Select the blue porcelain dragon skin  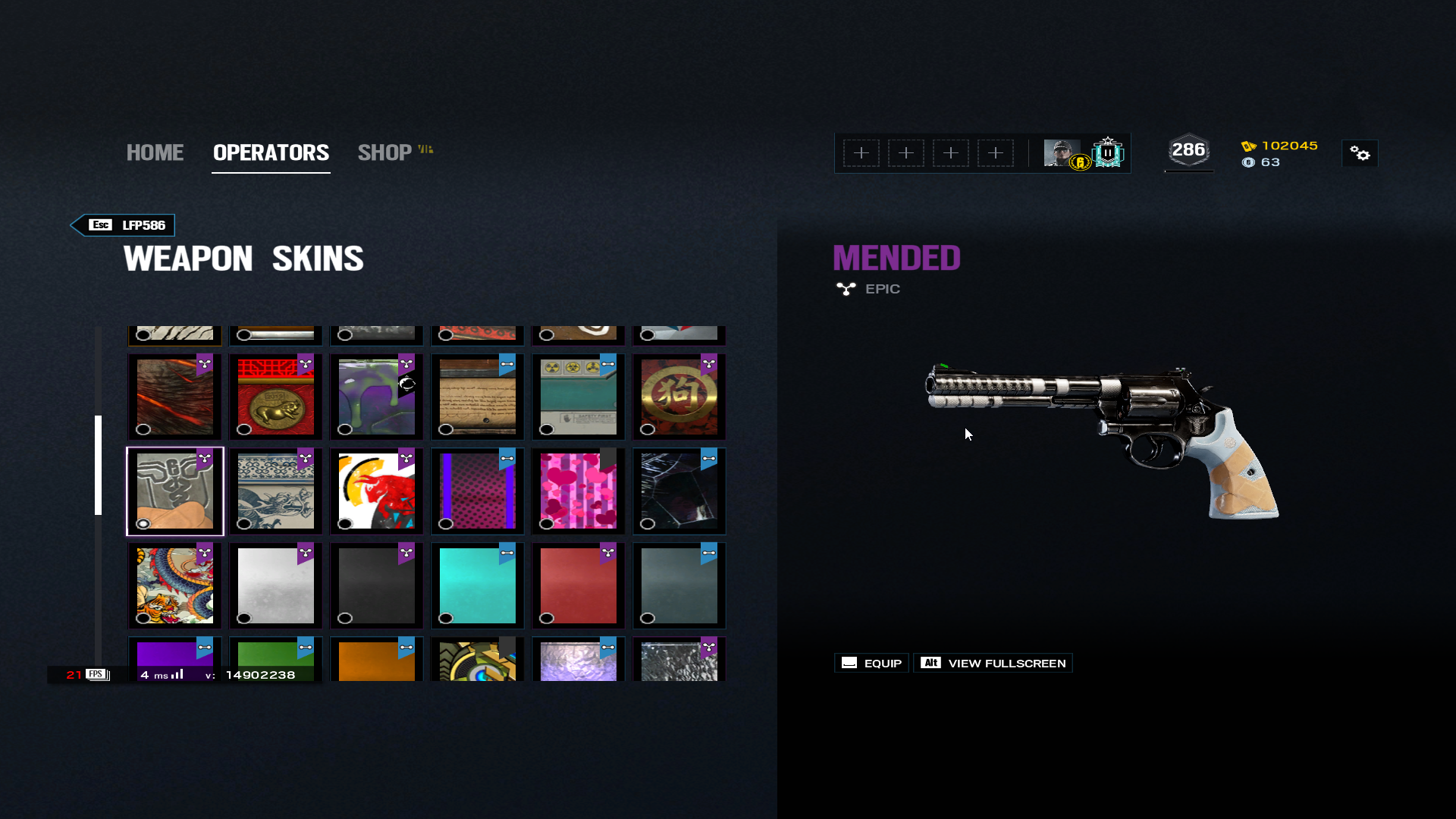[x=276, y=491]
